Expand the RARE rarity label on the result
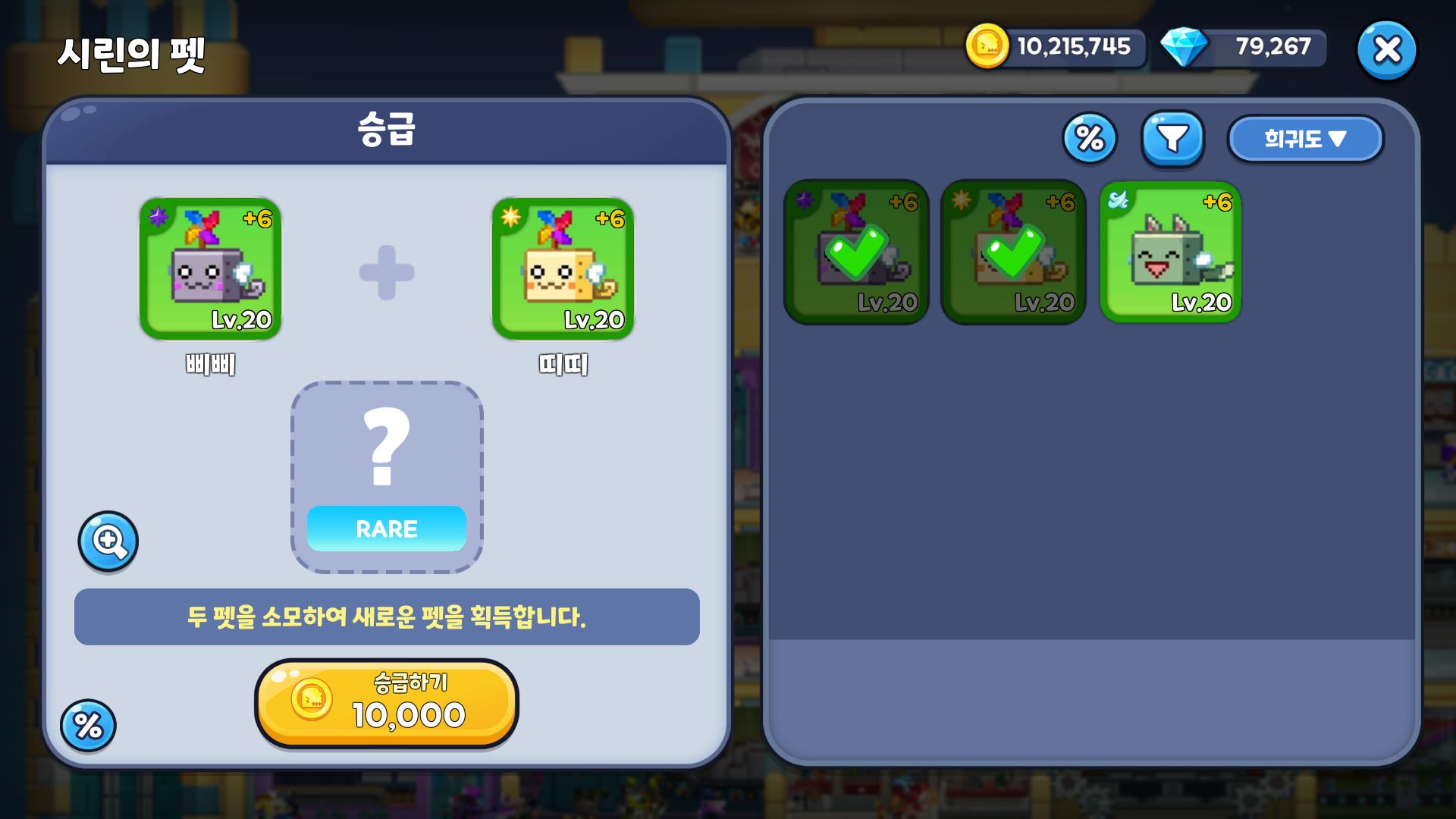 pos(386,529)
